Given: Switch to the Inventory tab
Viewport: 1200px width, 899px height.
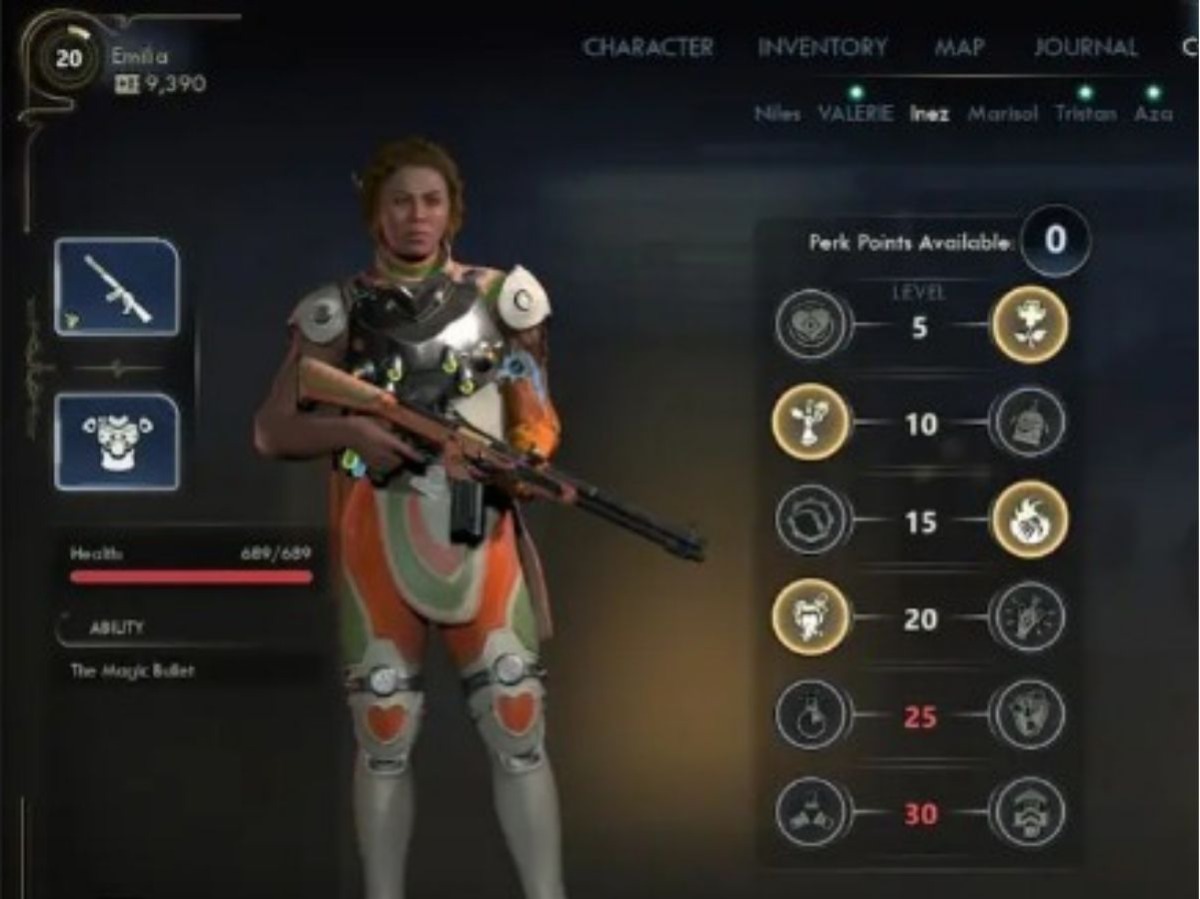Looking at the screenshot, I should [822, 47].
